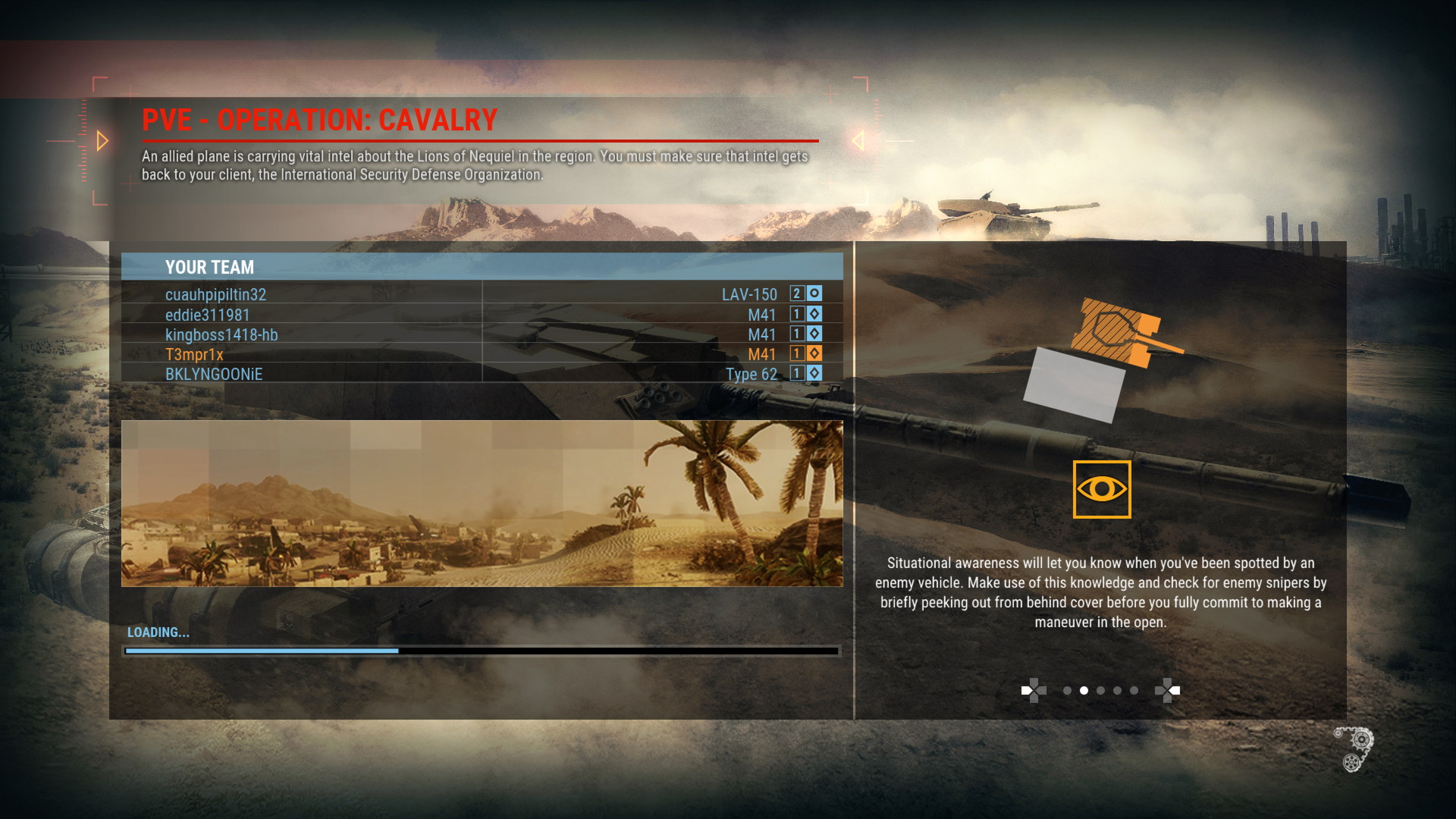
Task: Click the PVE - OPERATION: CAVALRY title
Action: [318, 119]
